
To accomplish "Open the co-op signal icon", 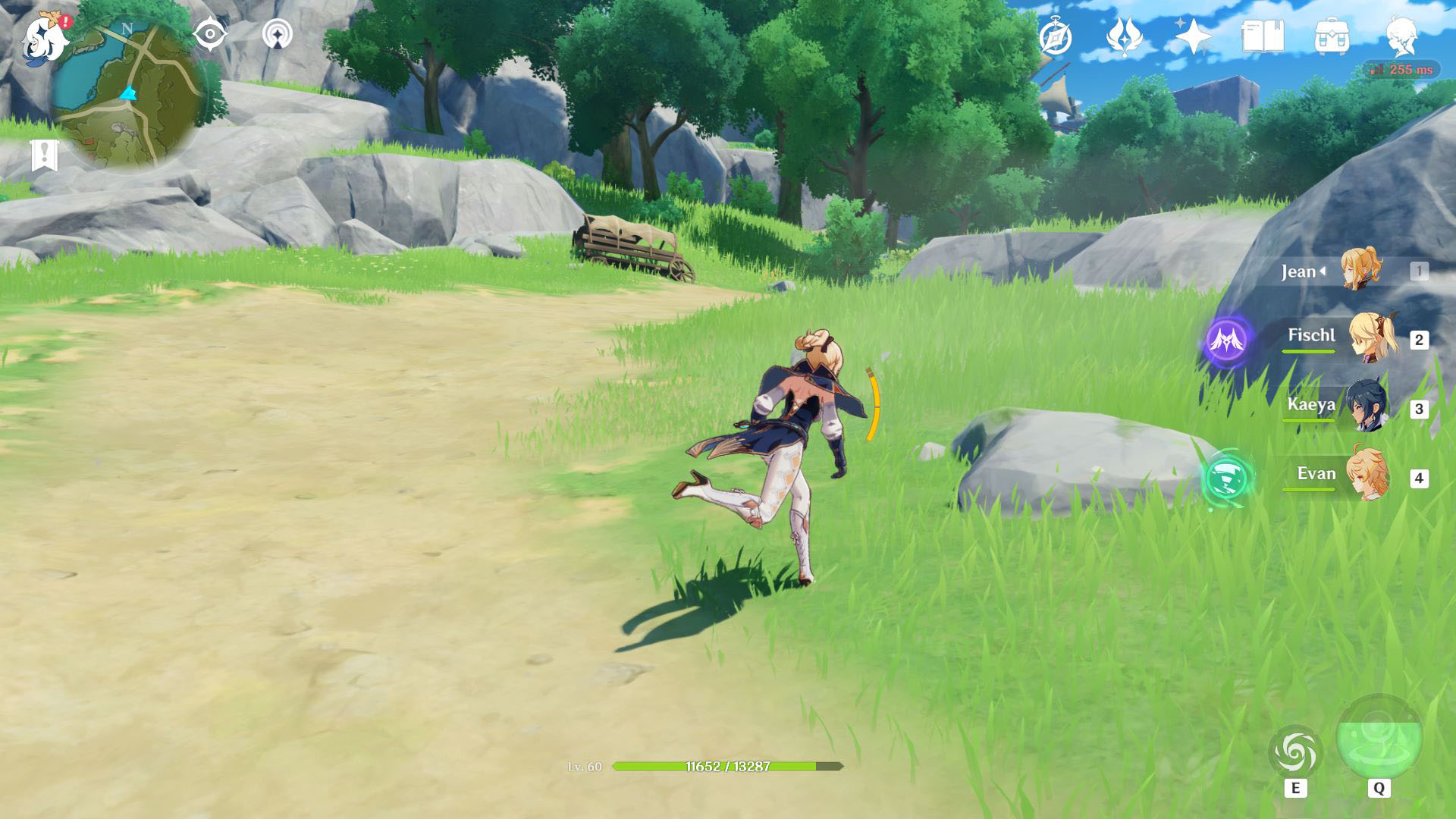I will click(x=278, y=35).
